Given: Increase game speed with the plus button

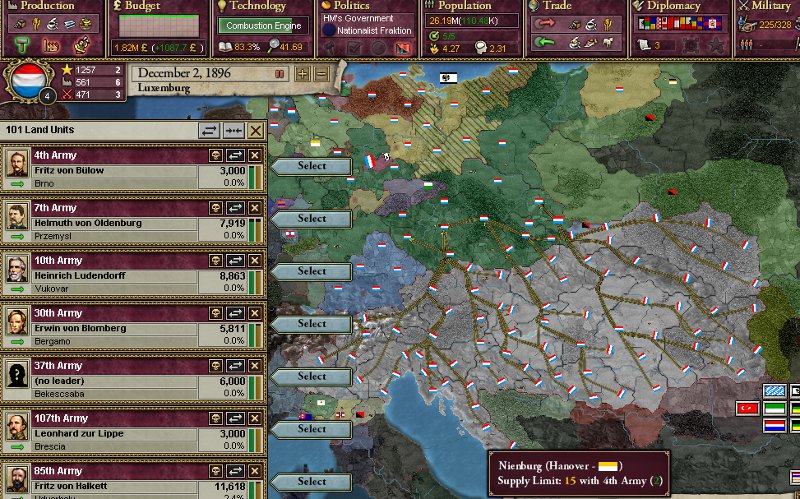Looking at the screenshot, I should tap(303, 74).
